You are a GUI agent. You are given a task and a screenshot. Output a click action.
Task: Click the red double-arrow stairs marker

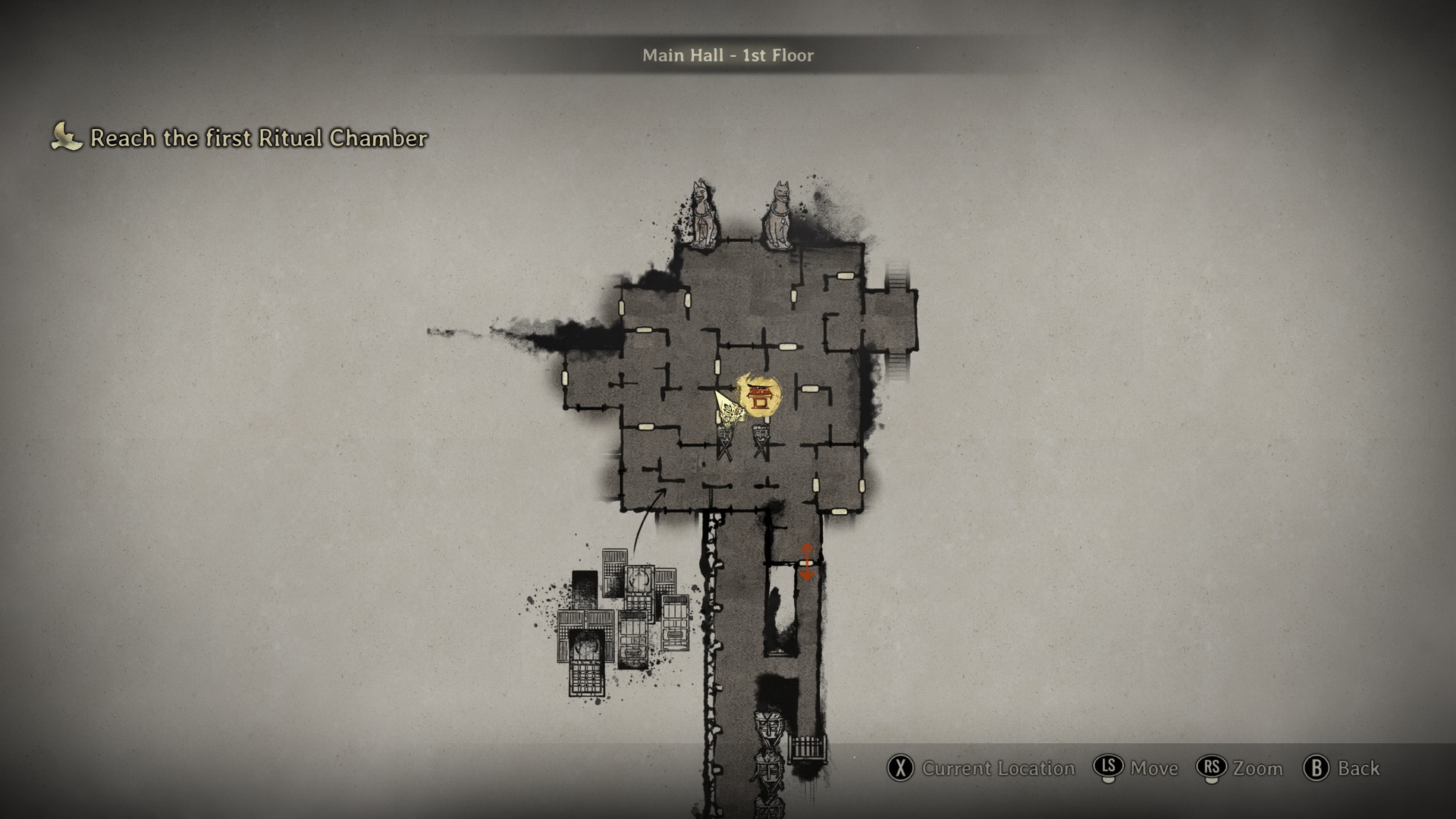tap(806, 562)
